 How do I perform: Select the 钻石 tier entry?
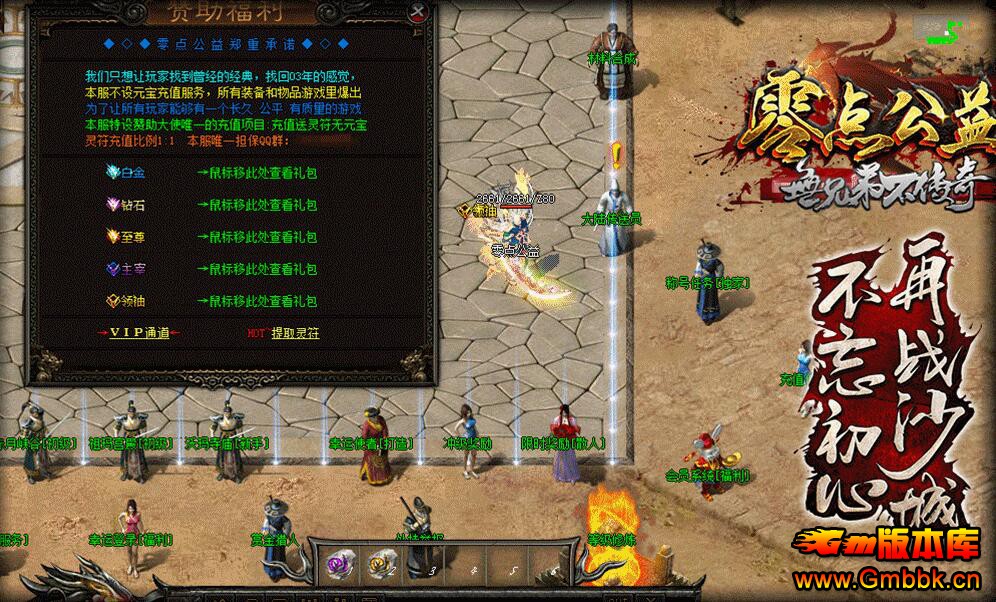click(127, 205)
